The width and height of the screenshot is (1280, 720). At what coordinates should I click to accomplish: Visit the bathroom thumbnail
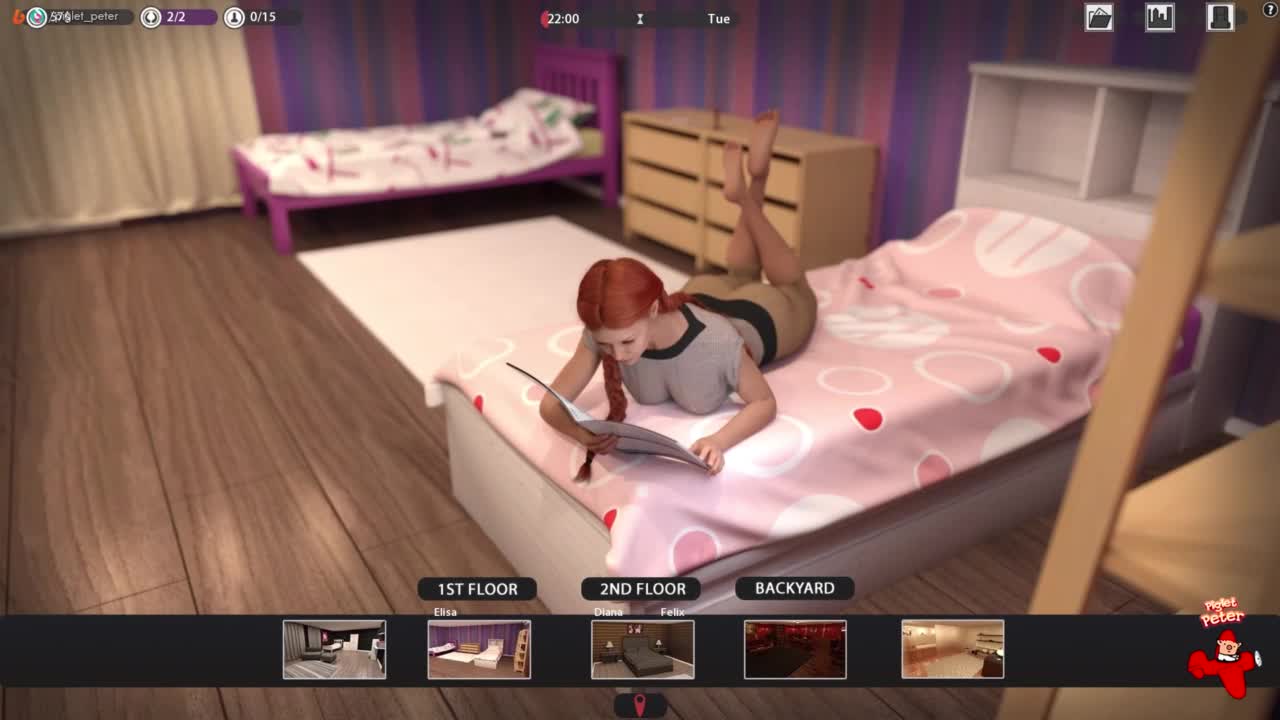pyautogui.click(x=952, y=649)
